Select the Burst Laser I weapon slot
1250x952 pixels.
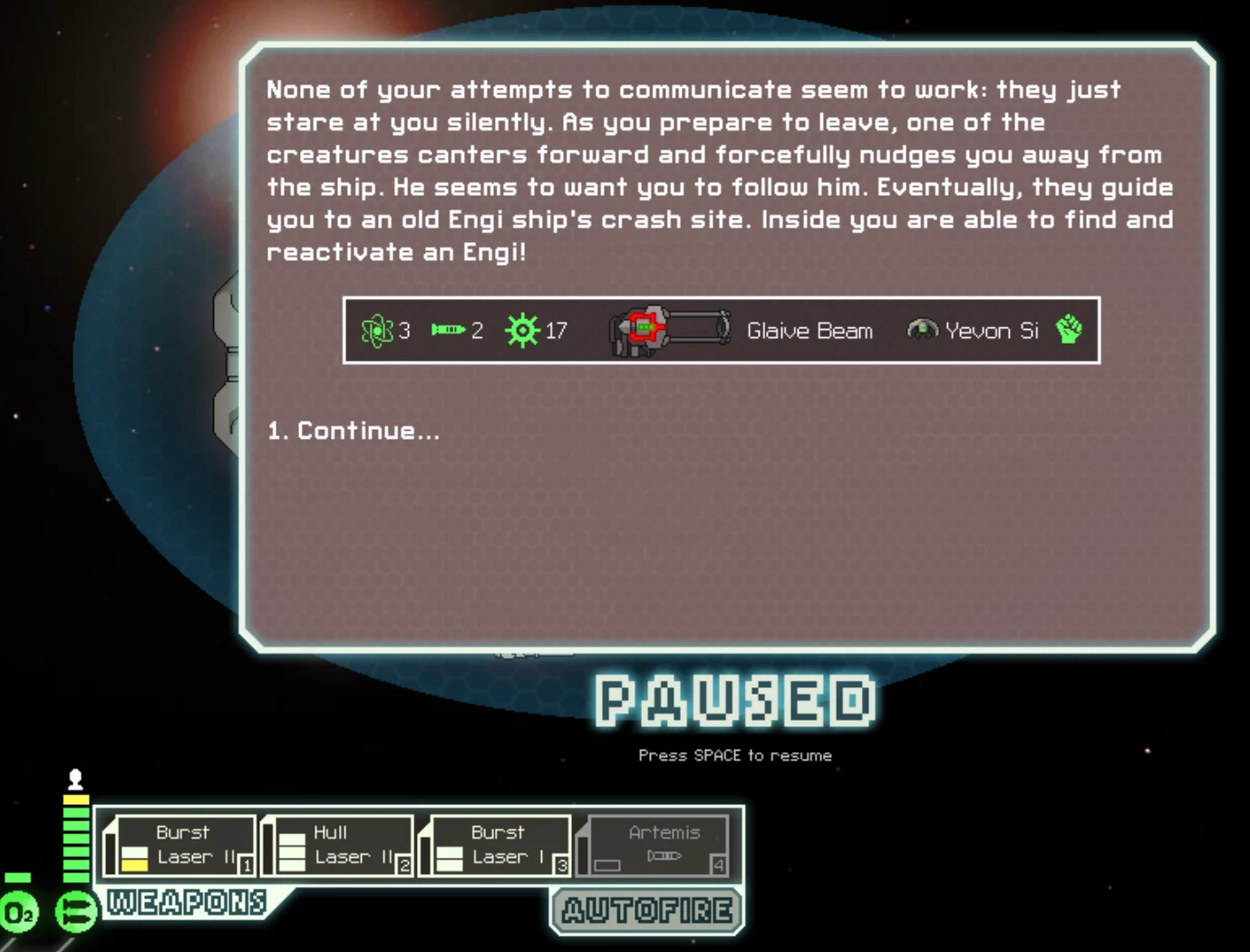pos(494,845)
